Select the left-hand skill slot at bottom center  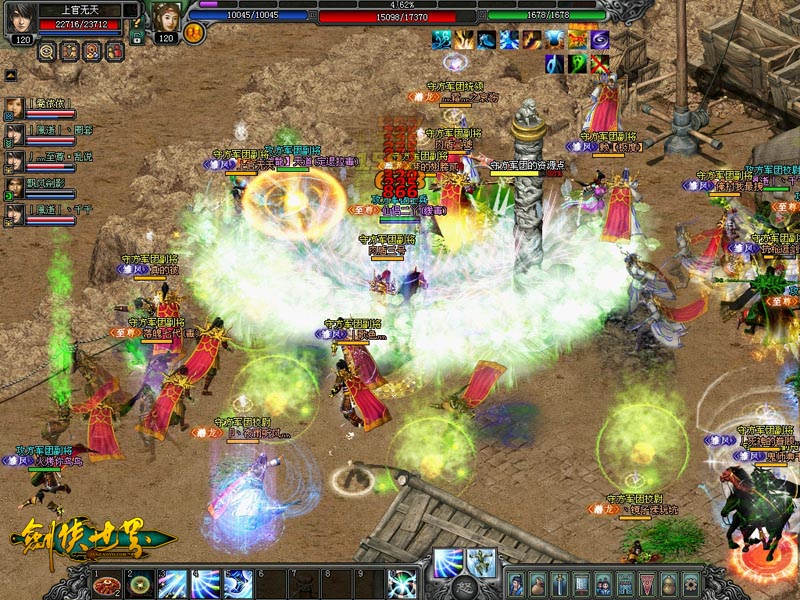pos(447,561)
